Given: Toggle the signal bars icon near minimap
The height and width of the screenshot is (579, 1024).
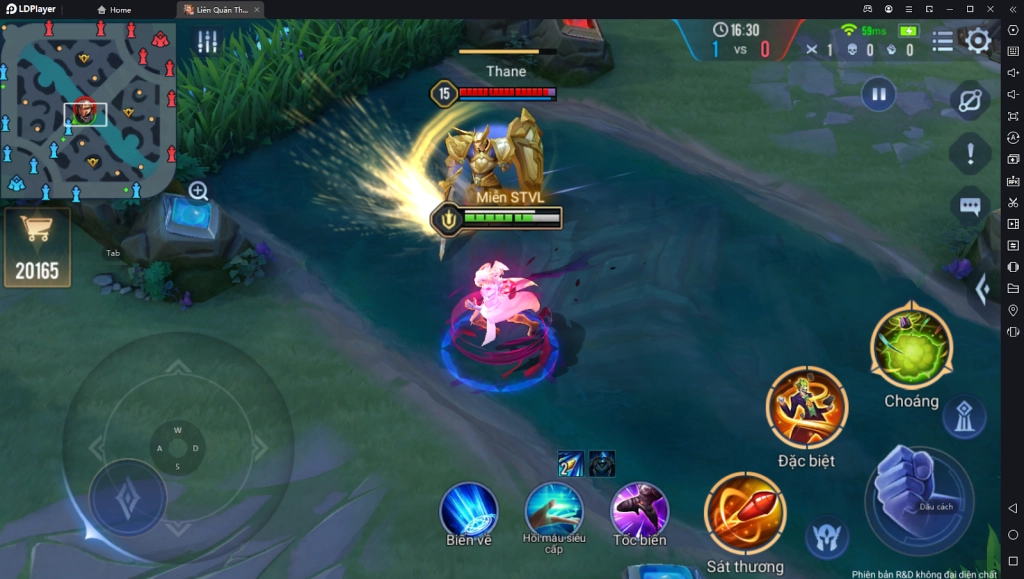Looking at the screenshot, I should (207, 42).
